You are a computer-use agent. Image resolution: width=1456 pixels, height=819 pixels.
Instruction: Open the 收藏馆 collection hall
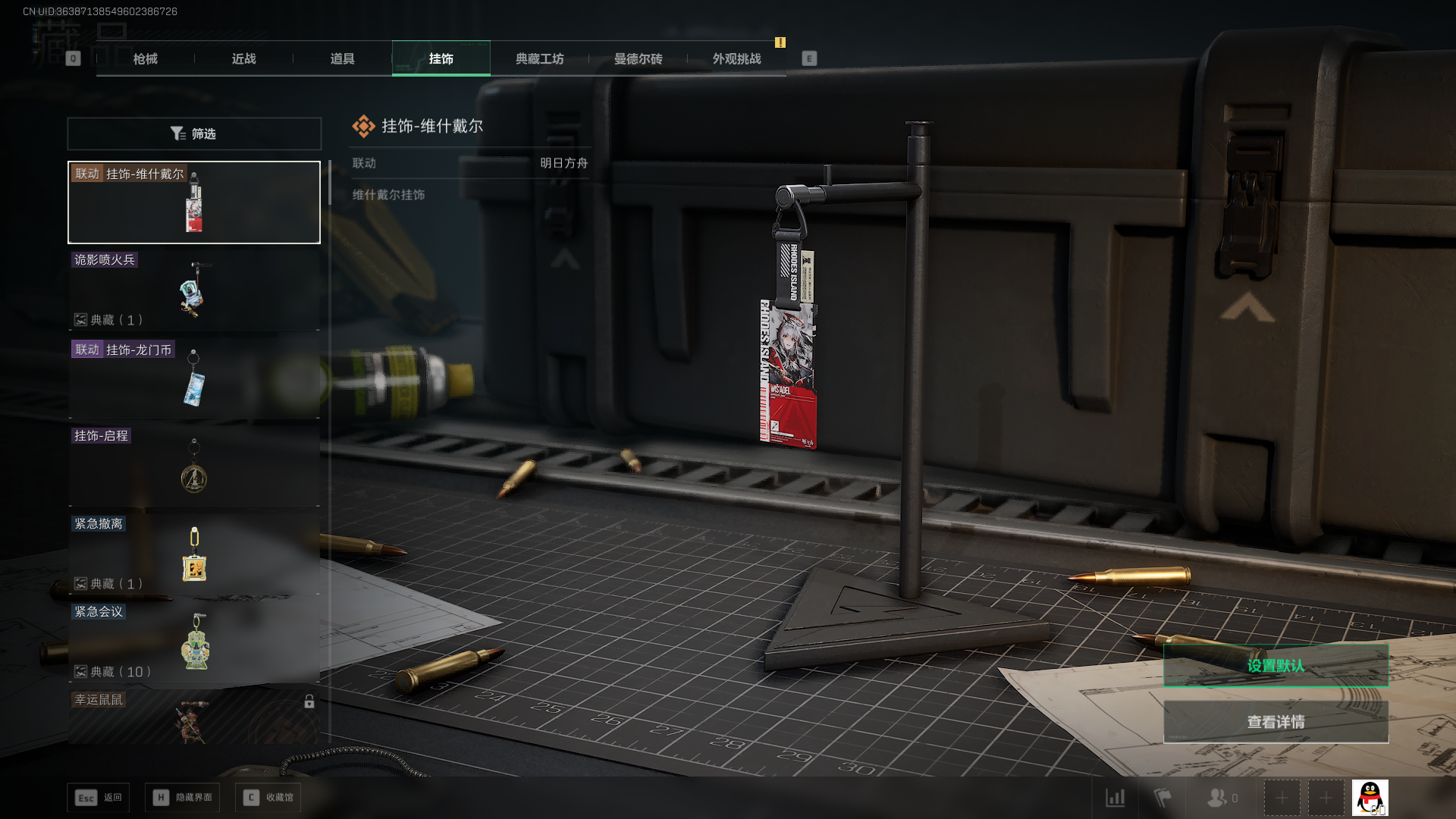tap(268, 798)
